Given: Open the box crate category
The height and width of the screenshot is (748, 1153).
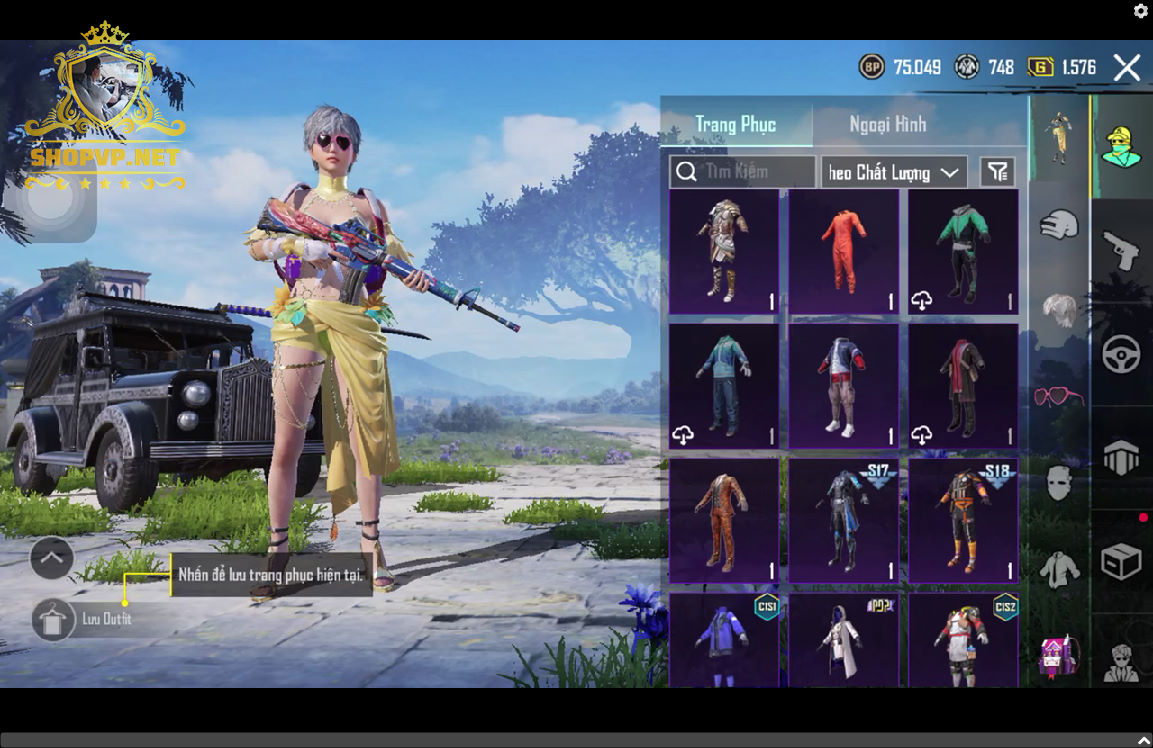Looking at the screenshot, I should [1121, 562].
